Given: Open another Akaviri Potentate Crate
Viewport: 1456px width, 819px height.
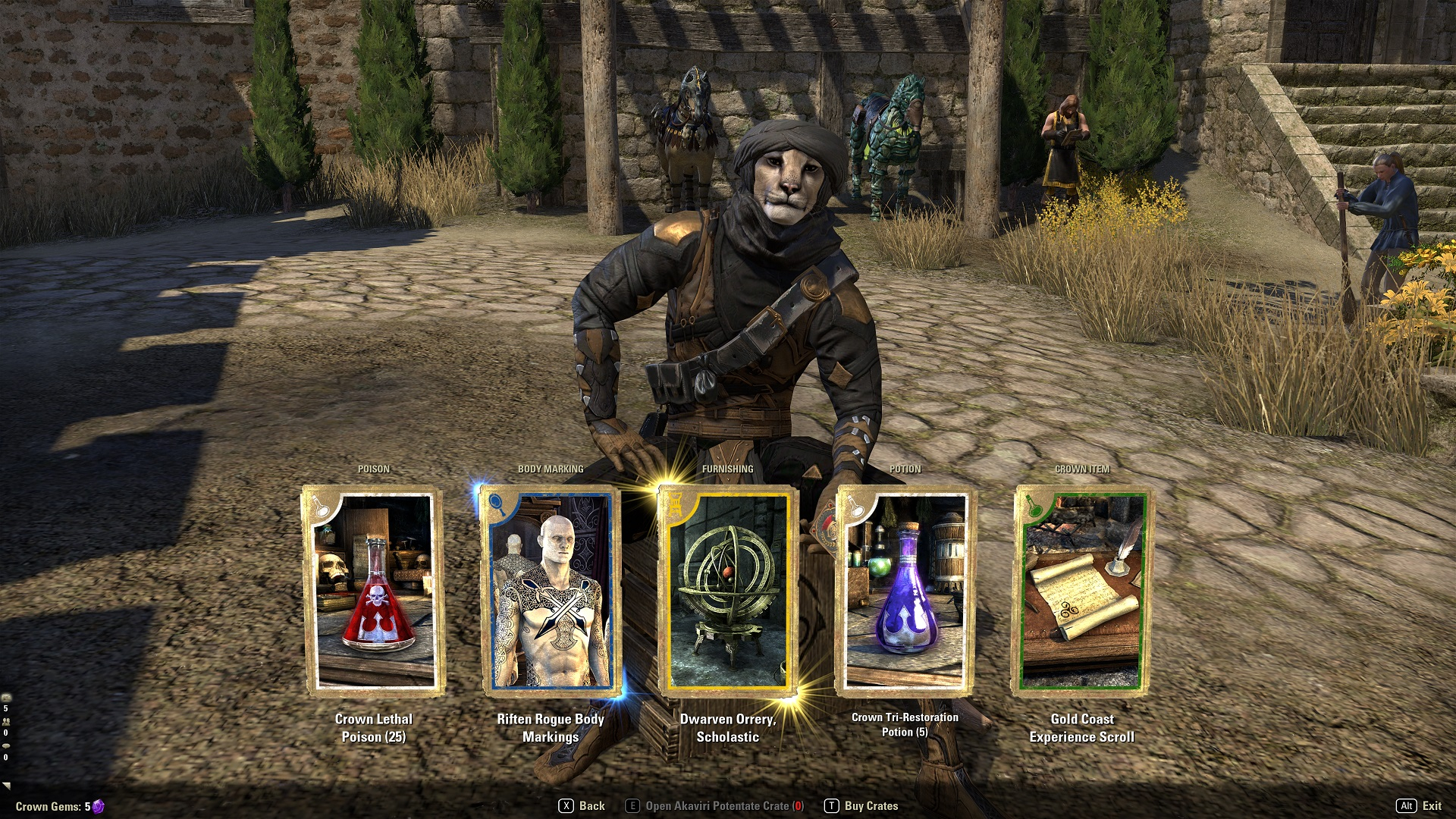Looking at the screenshot, I should (715, 806).
